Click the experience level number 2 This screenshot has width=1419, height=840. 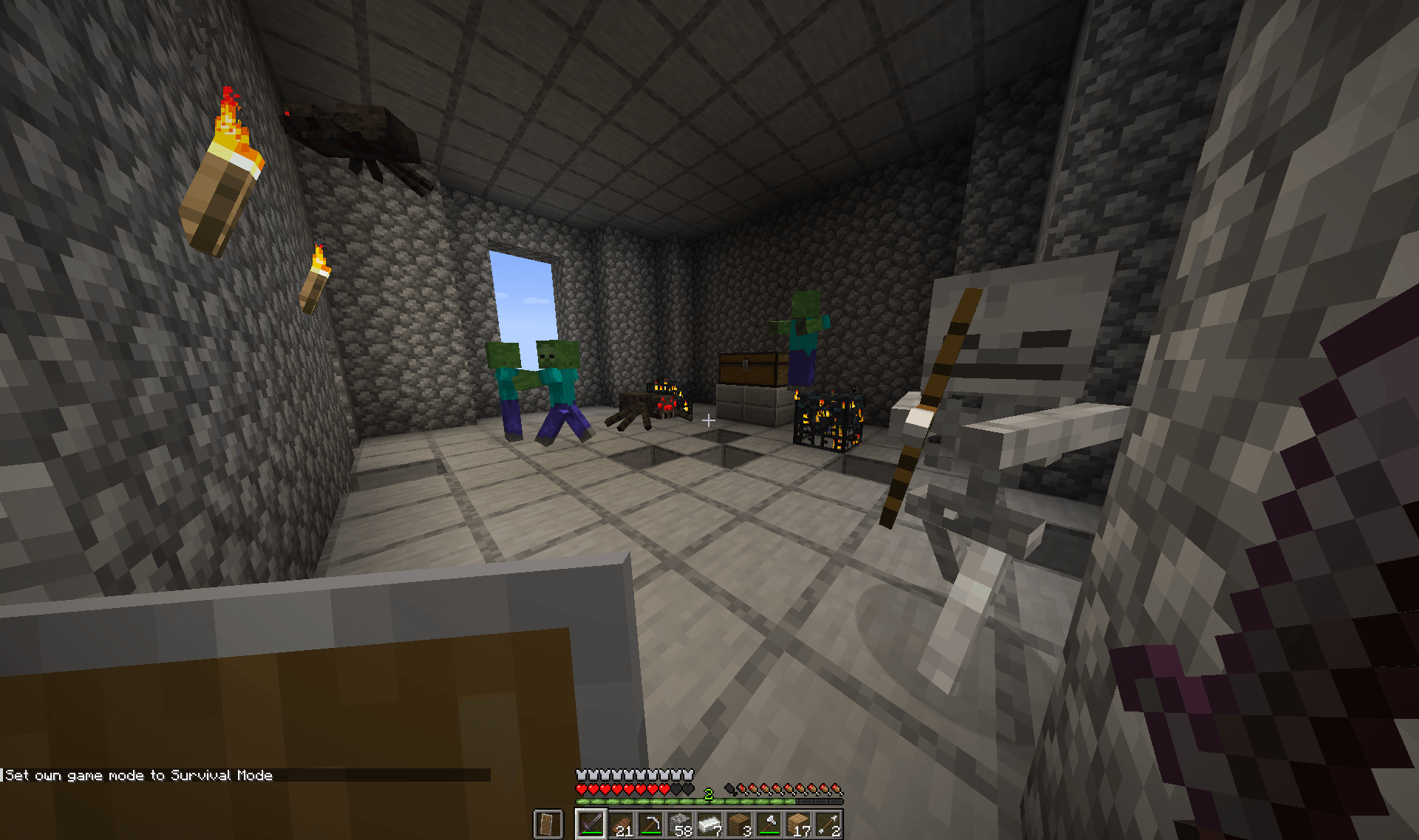(x=708, y=793)
